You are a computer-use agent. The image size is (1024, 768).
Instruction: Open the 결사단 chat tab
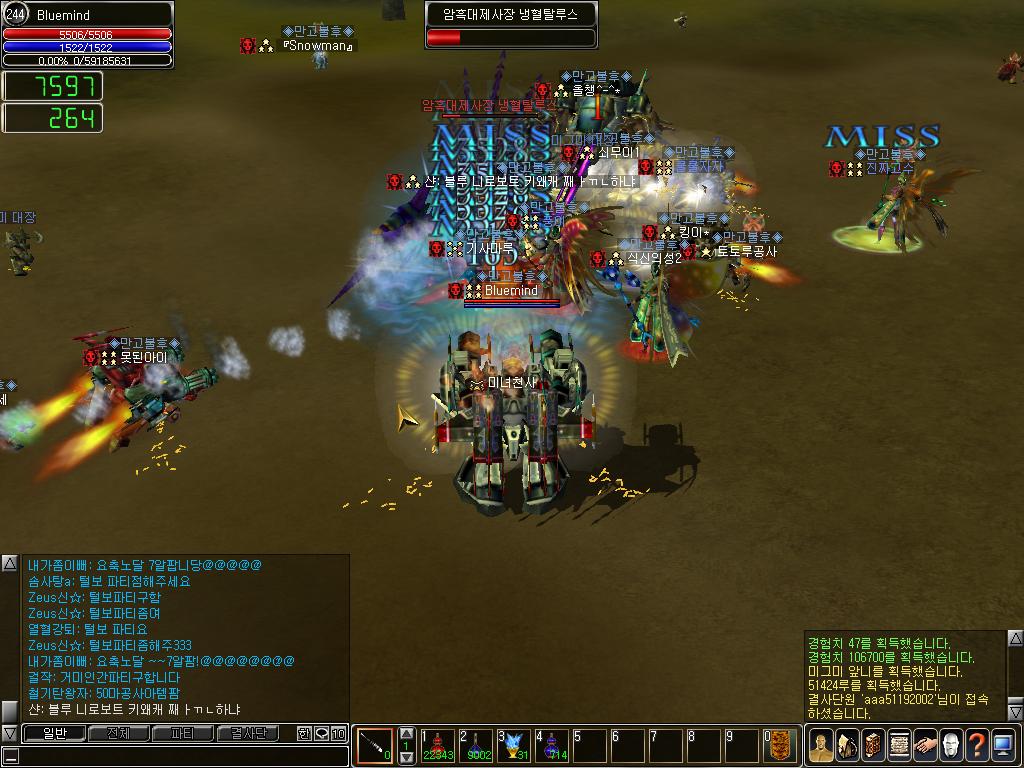(x=248, y=734)
